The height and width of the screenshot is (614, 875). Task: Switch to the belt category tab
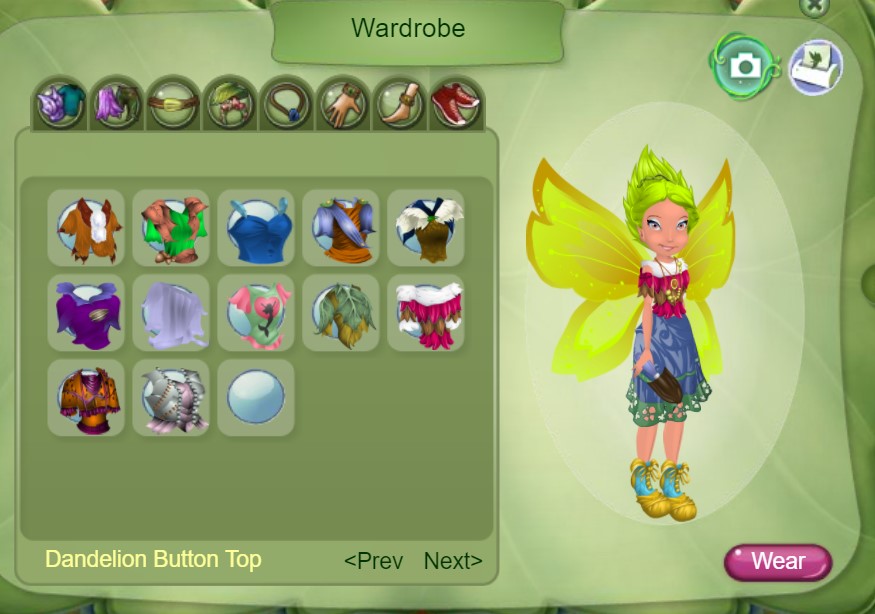click(x=171, y=104)
